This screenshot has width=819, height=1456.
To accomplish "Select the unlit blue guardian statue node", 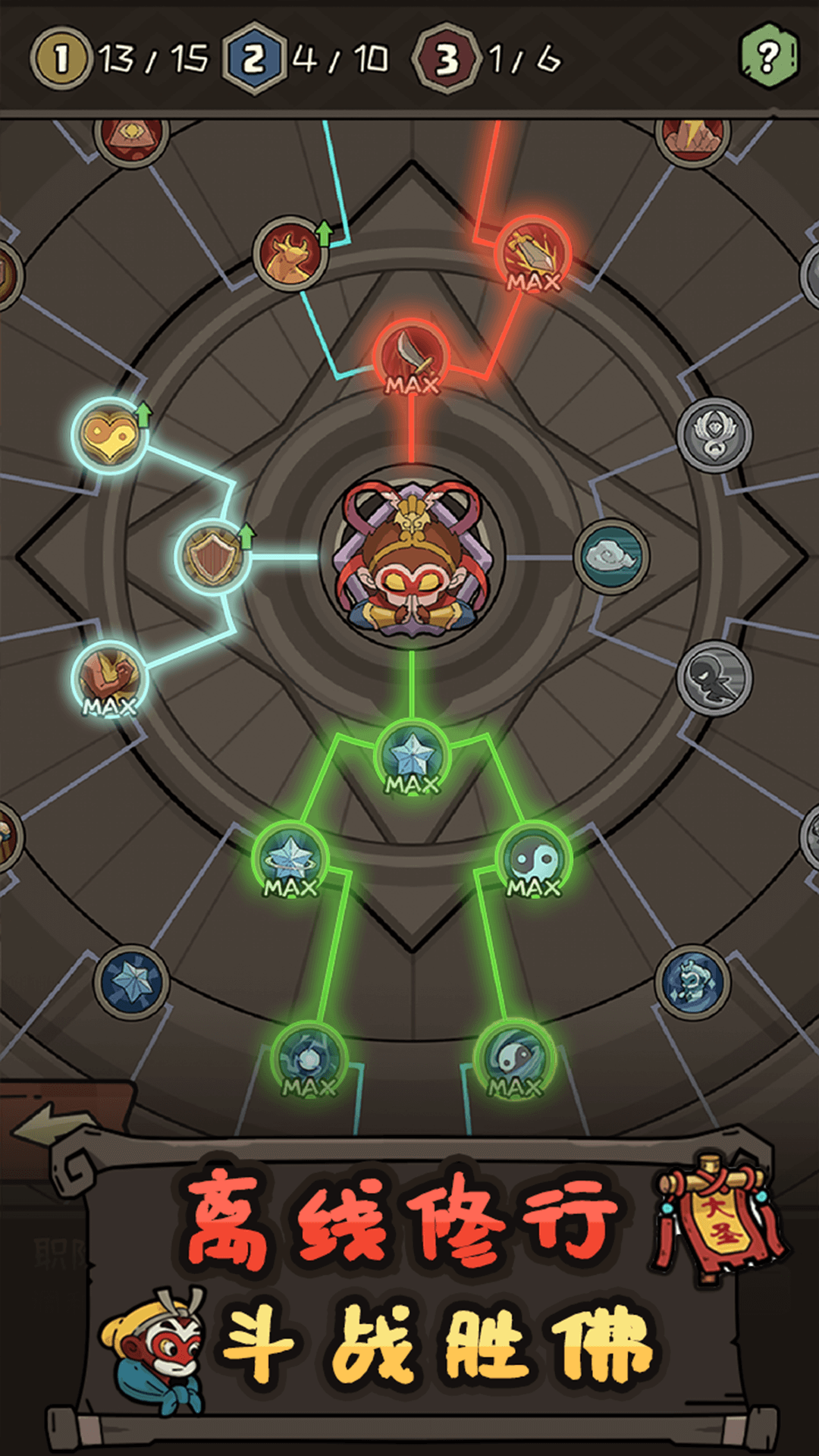I will [692, 982].
